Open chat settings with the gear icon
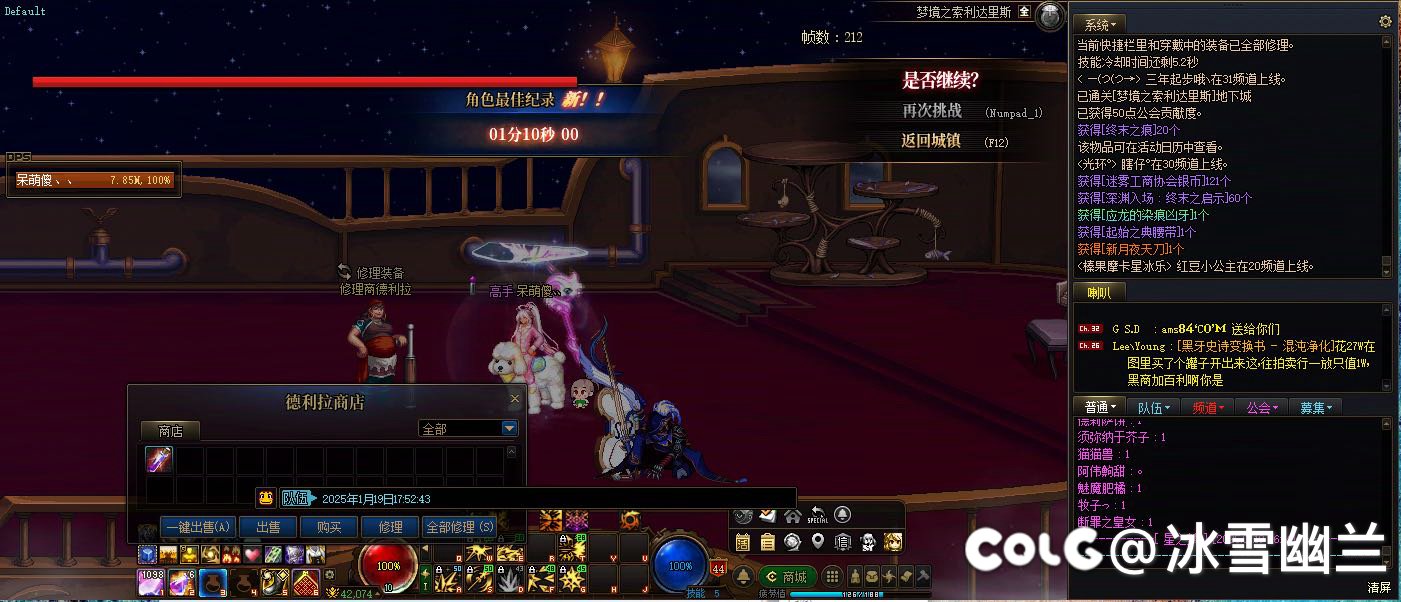Viewport: 1401px width, 602px height. point(1385,22)
